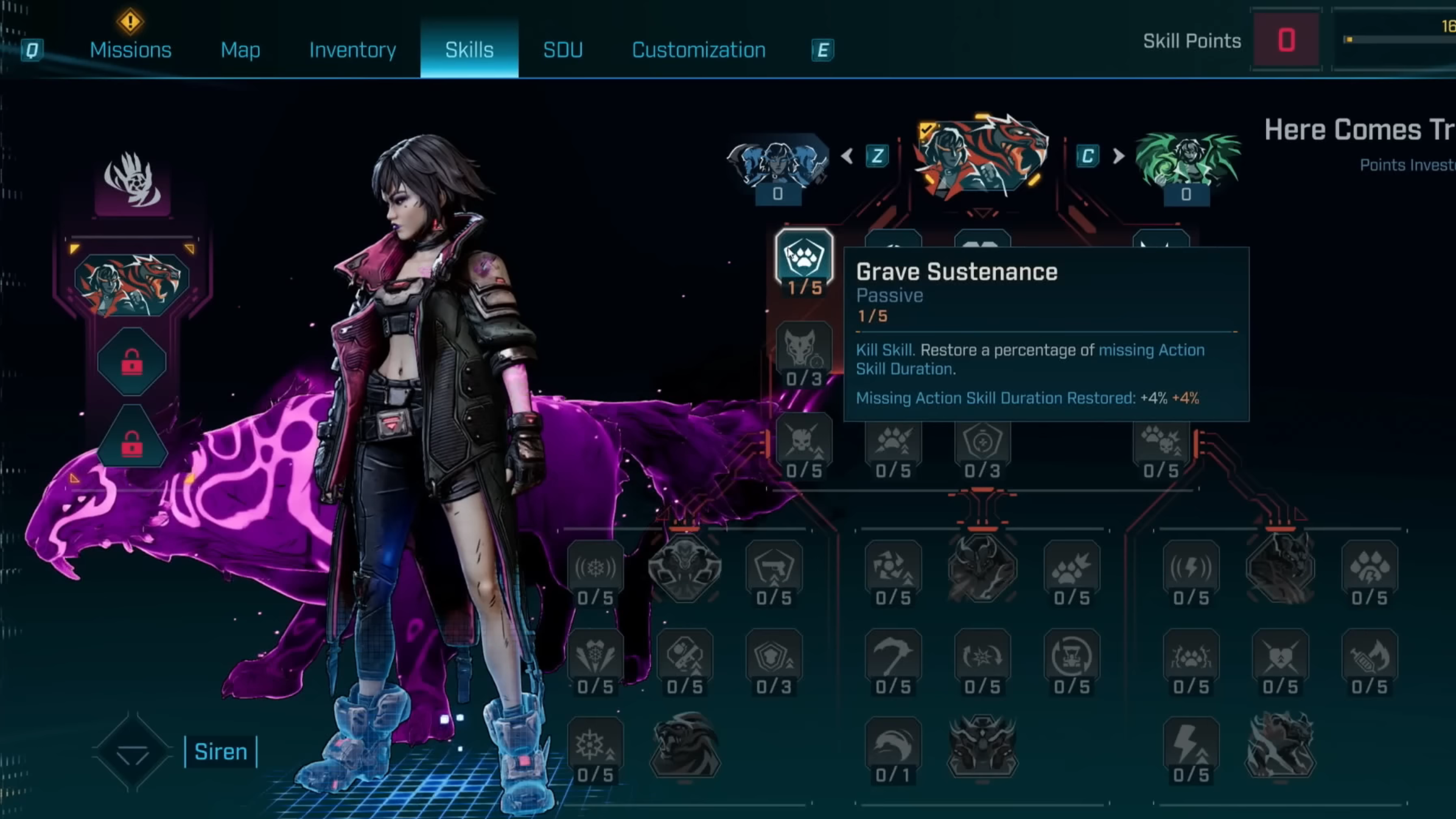This screenshot has width=1456, height=819.
Task: Select the Skills tab
Action: [x=469, y=50]
